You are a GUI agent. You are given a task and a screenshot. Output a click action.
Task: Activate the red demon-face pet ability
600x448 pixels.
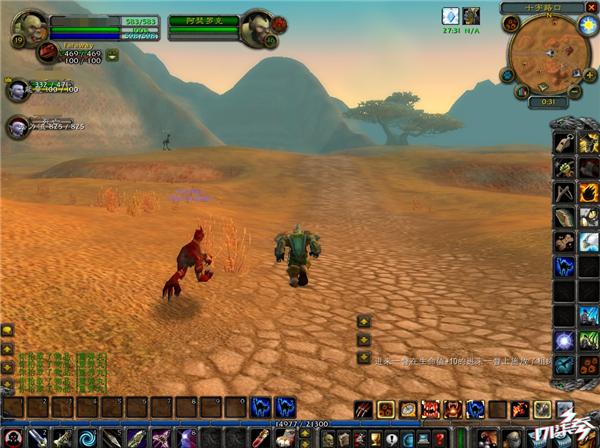[x=430, y=409]
